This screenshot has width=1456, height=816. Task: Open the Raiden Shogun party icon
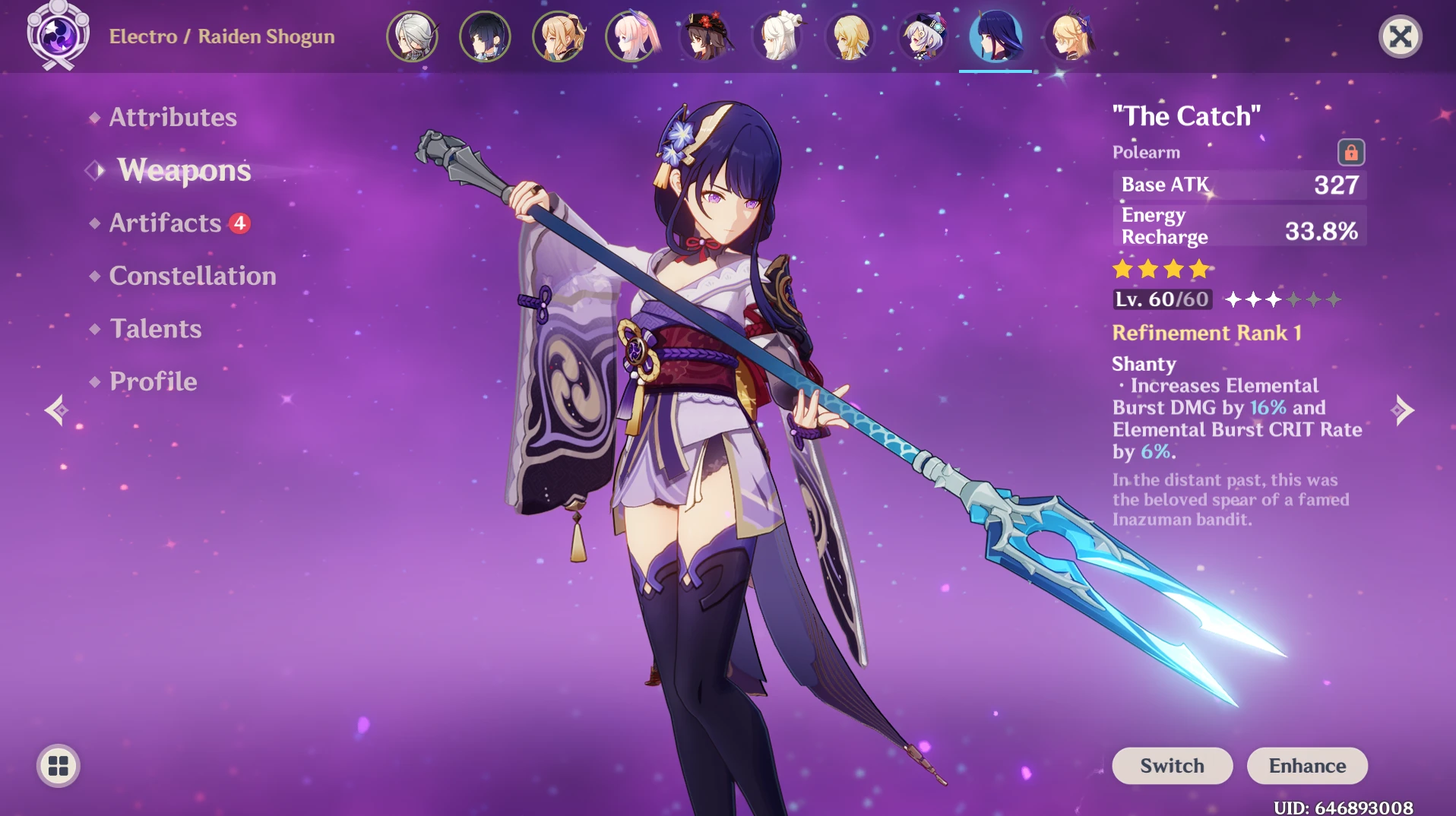point(996,36)
